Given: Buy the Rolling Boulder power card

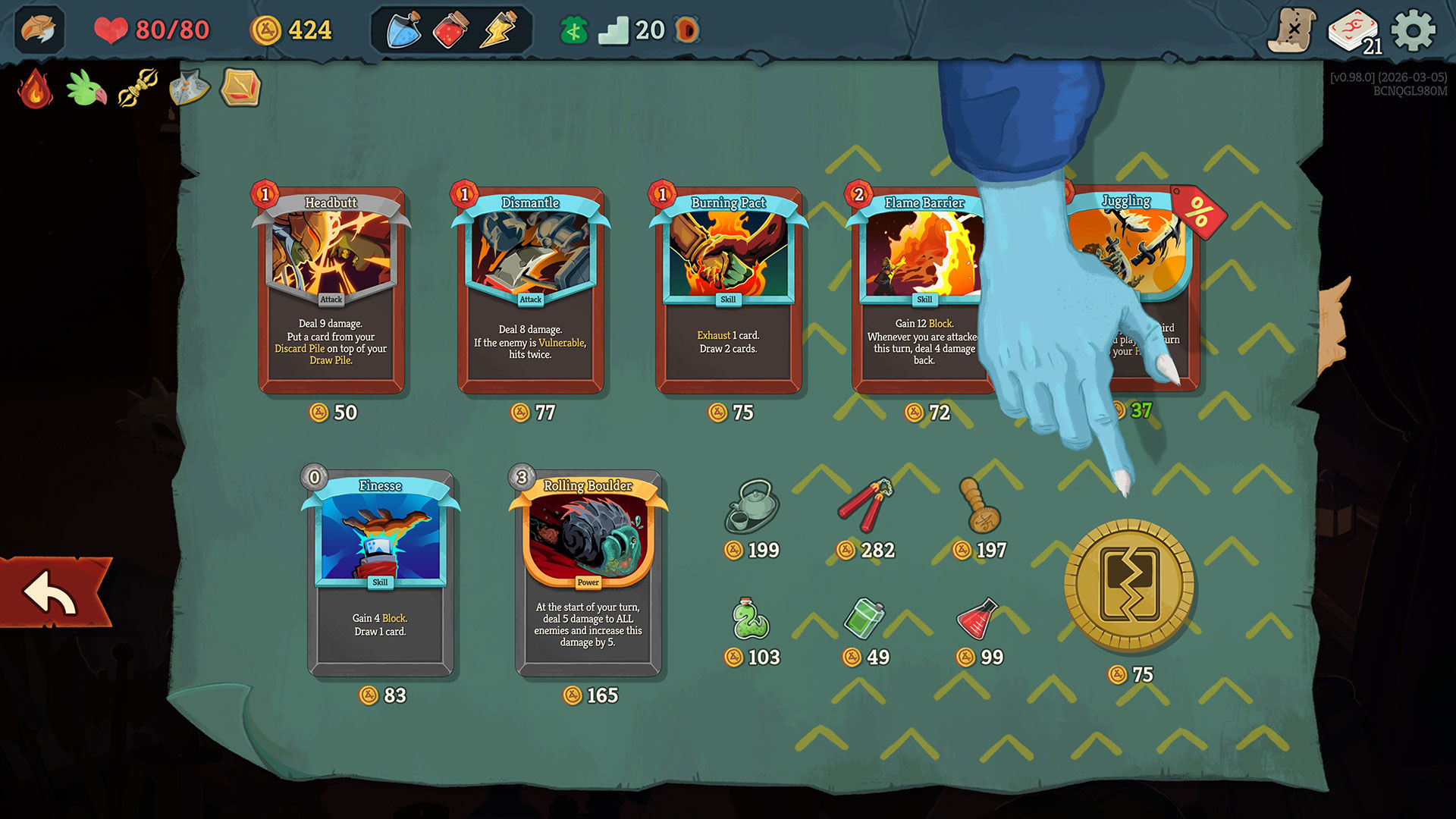Looking at the screenshot, I should click(x=588, y=573).
